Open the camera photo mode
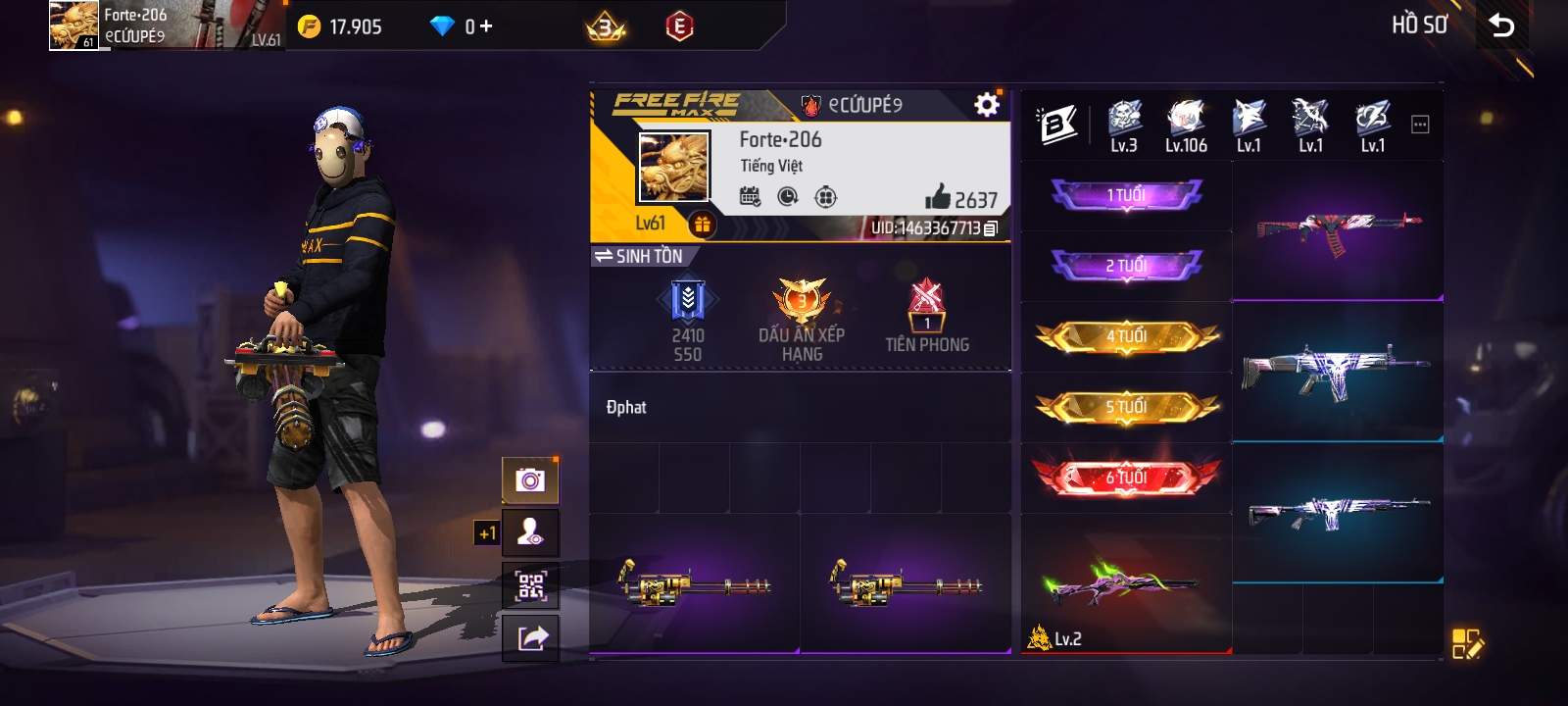The width and height of the screenshot is (1568, 706). point(530,480)
